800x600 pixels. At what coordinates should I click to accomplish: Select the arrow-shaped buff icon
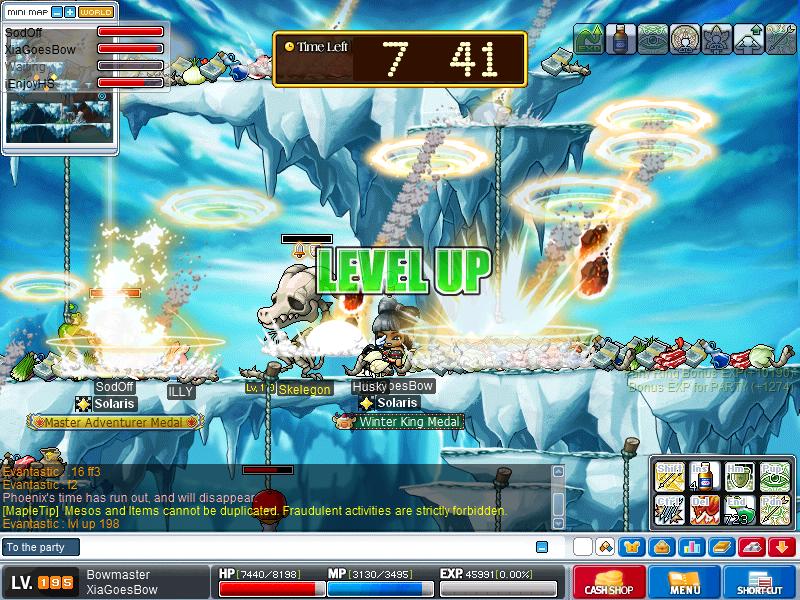coord(781,38)
